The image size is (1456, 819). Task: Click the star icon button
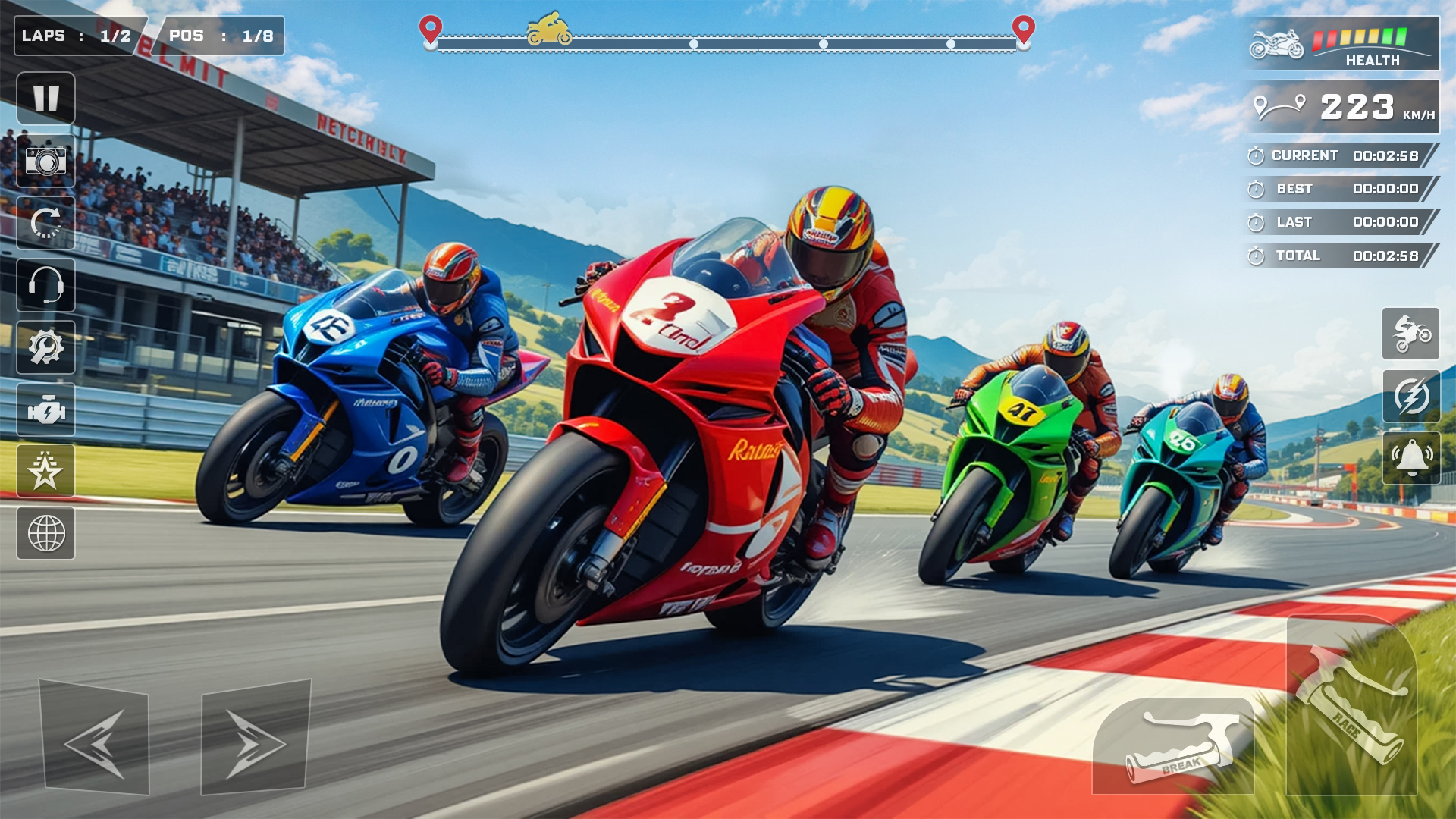pos(45,472)
